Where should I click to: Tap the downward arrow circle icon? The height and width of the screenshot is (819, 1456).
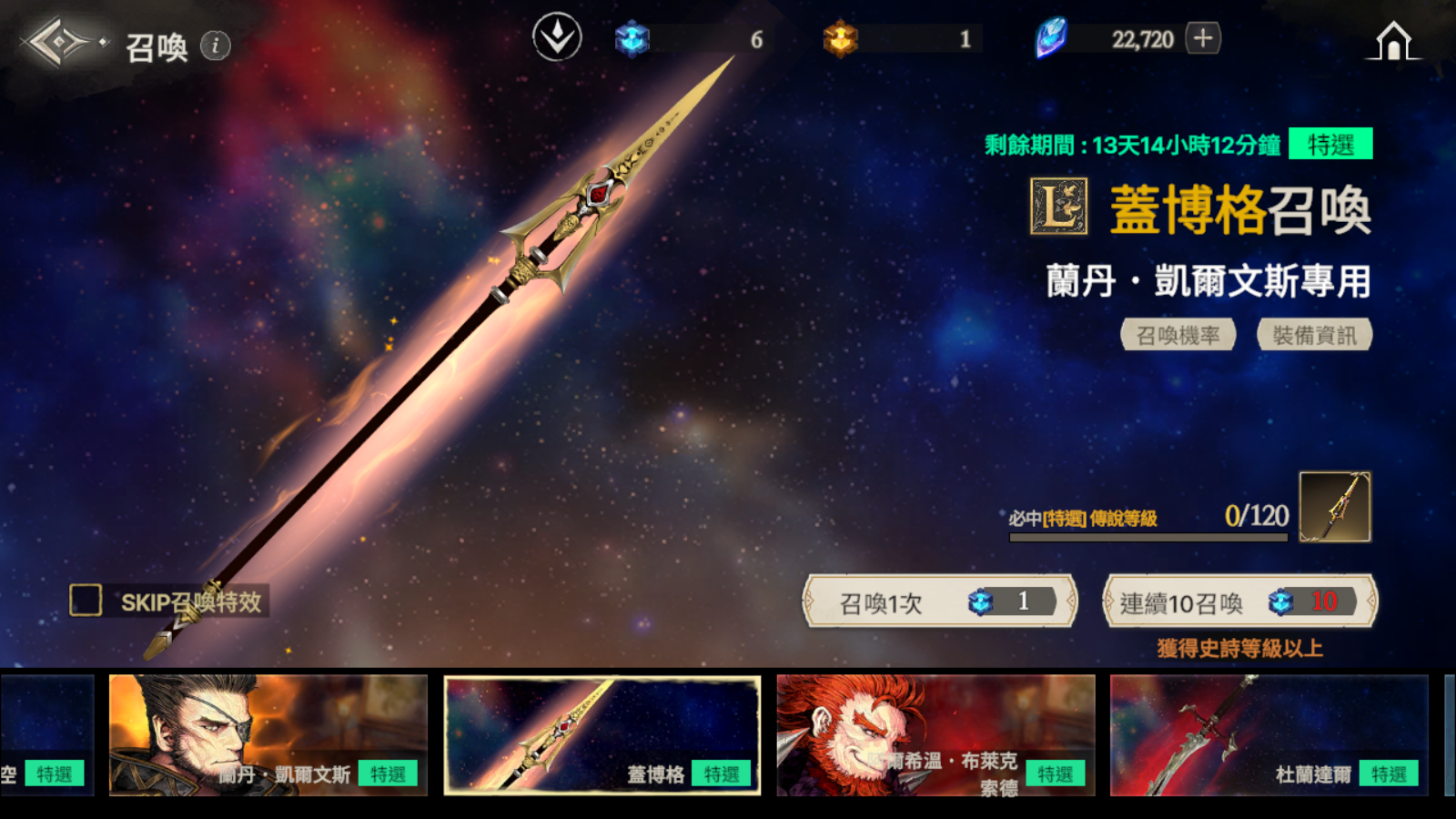(x=557, y=38)
